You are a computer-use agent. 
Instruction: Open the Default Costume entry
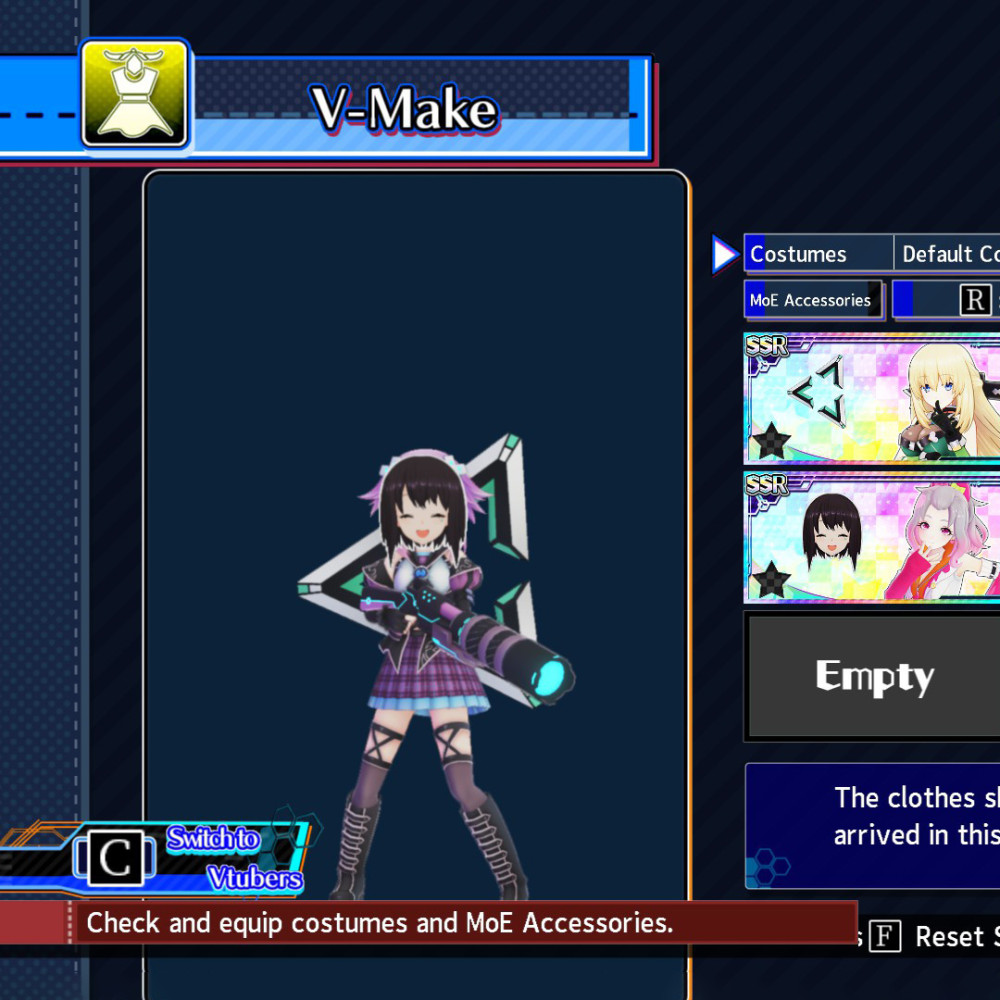tap(948, 254)
